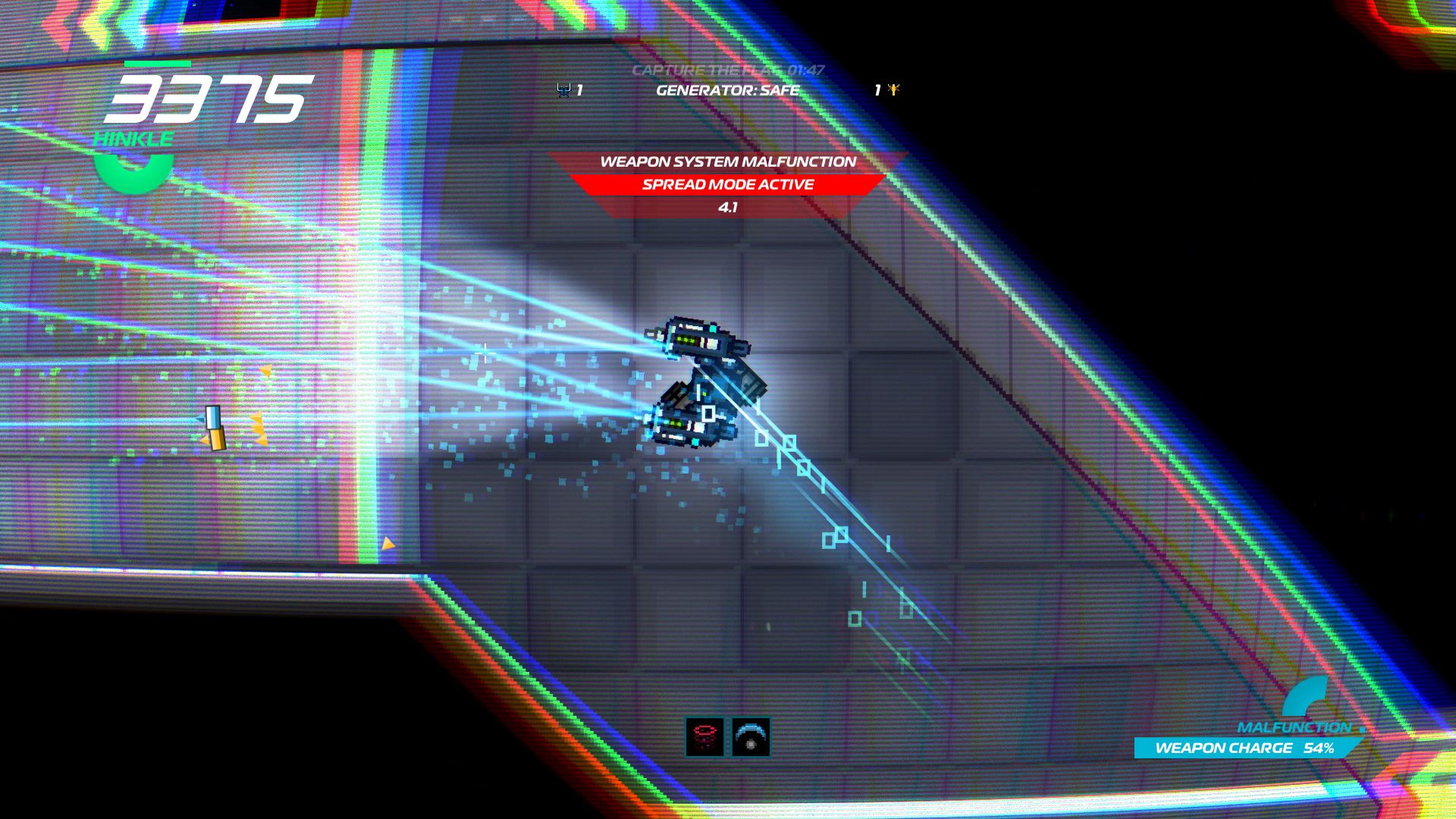Viewport: 1456px width, 819px height.
Task: Toggle the SPREAD MODE ACTIVE banner
Action: pos(727,184)
